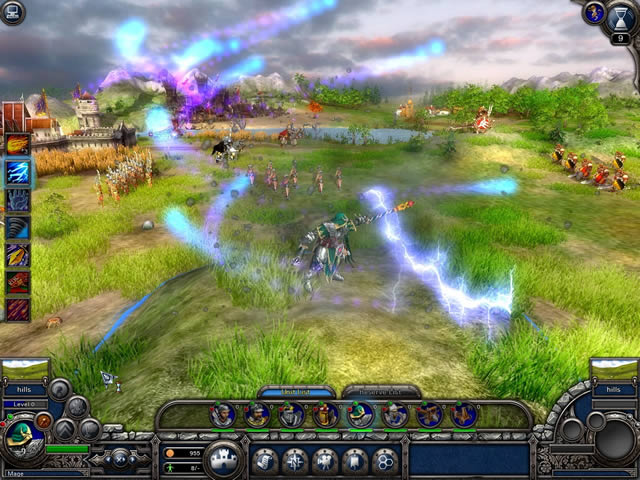Image resolution: width=640 pixels, height=480 pixels.
Task: Open the top-left round menu button
Action: click(13, 12)
